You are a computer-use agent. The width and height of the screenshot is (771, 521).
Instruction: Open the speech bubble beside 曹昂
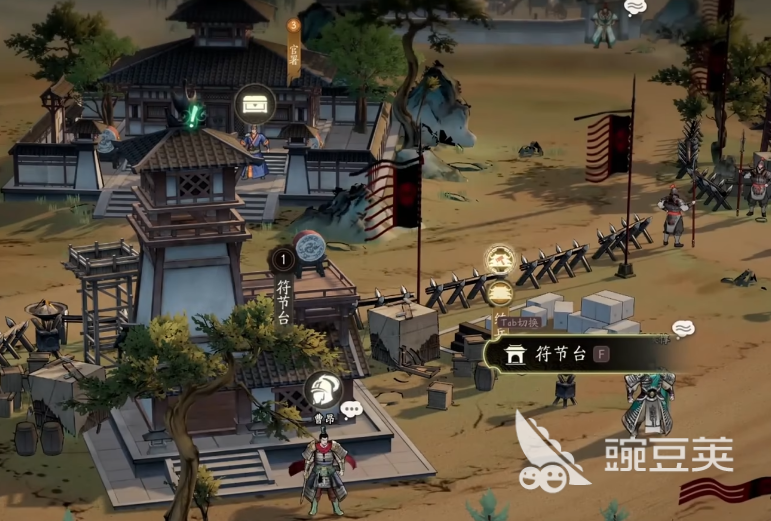tap(351, 409)
